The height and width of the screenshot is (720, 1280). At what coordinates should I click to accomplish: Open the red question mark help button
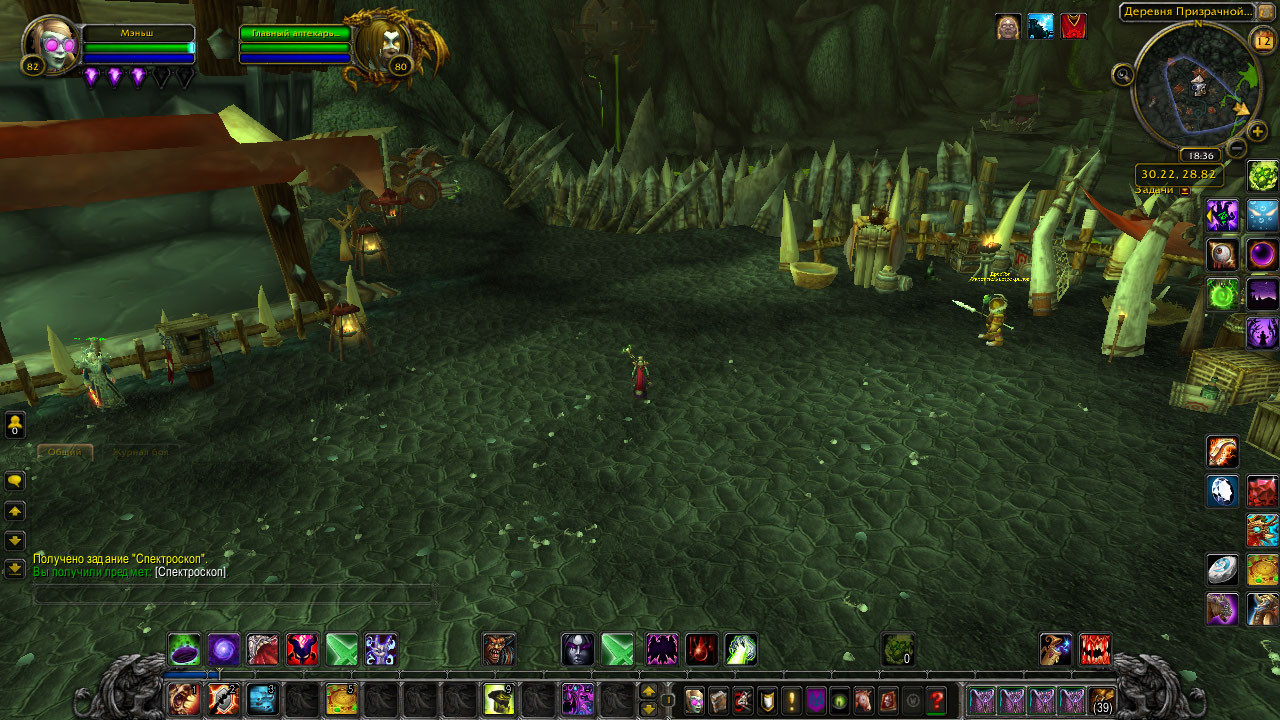(x=937, y=700)
